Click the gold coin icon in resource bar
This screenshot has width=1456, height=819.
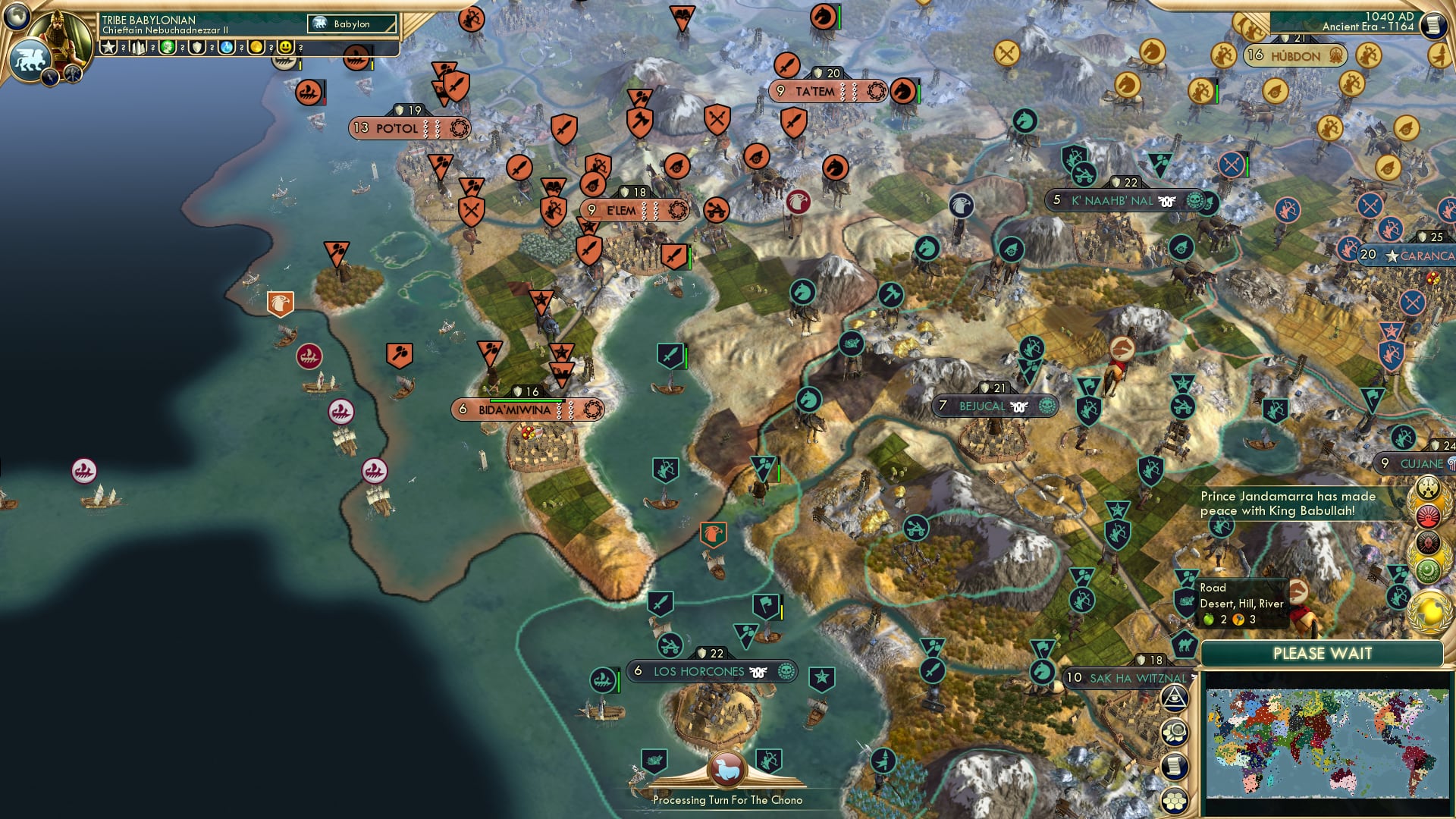[256, 48]
